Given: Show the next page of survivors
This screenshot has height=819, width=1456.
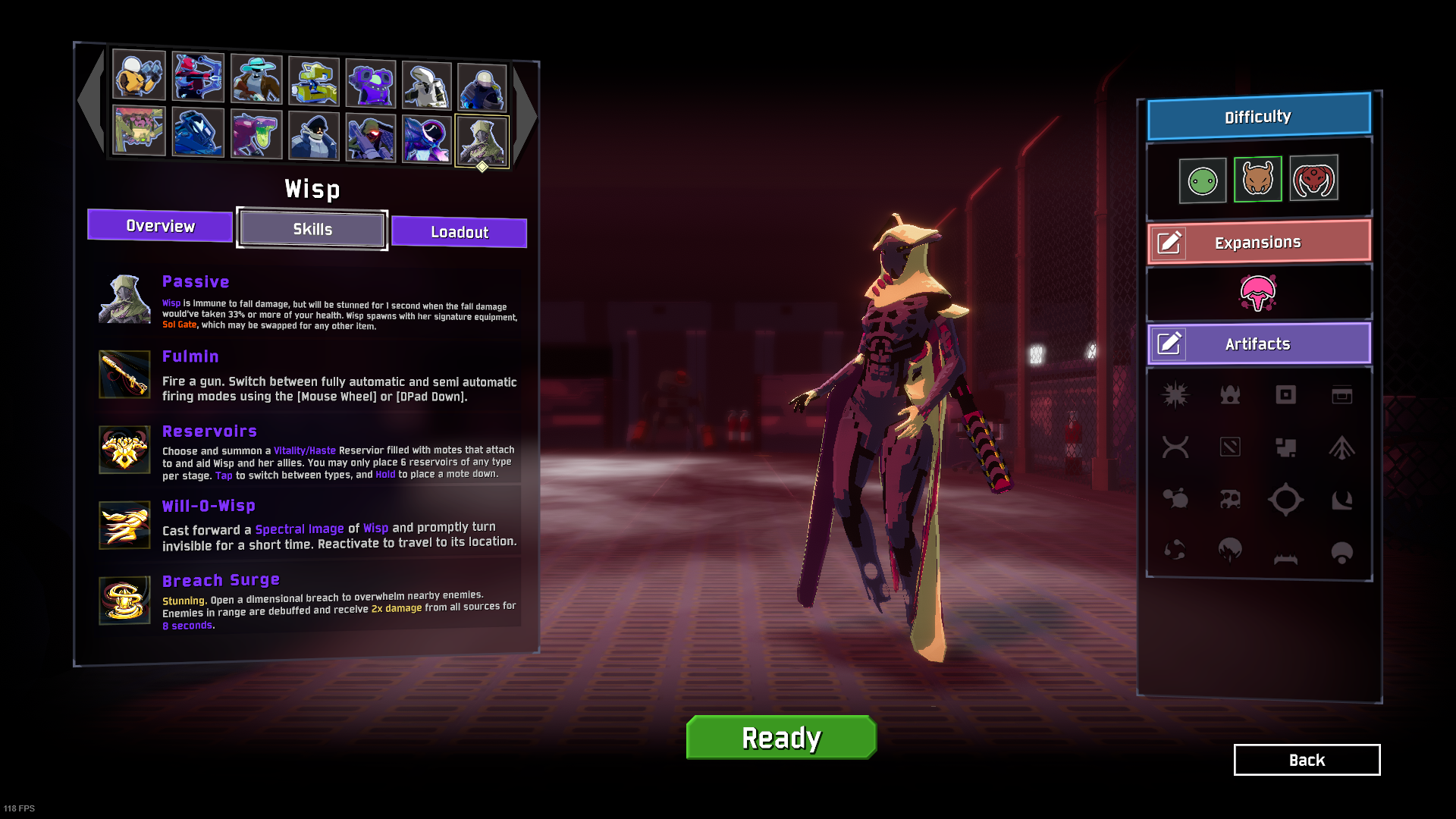Looking at the screenshot, I should click(x=525, y=114).
